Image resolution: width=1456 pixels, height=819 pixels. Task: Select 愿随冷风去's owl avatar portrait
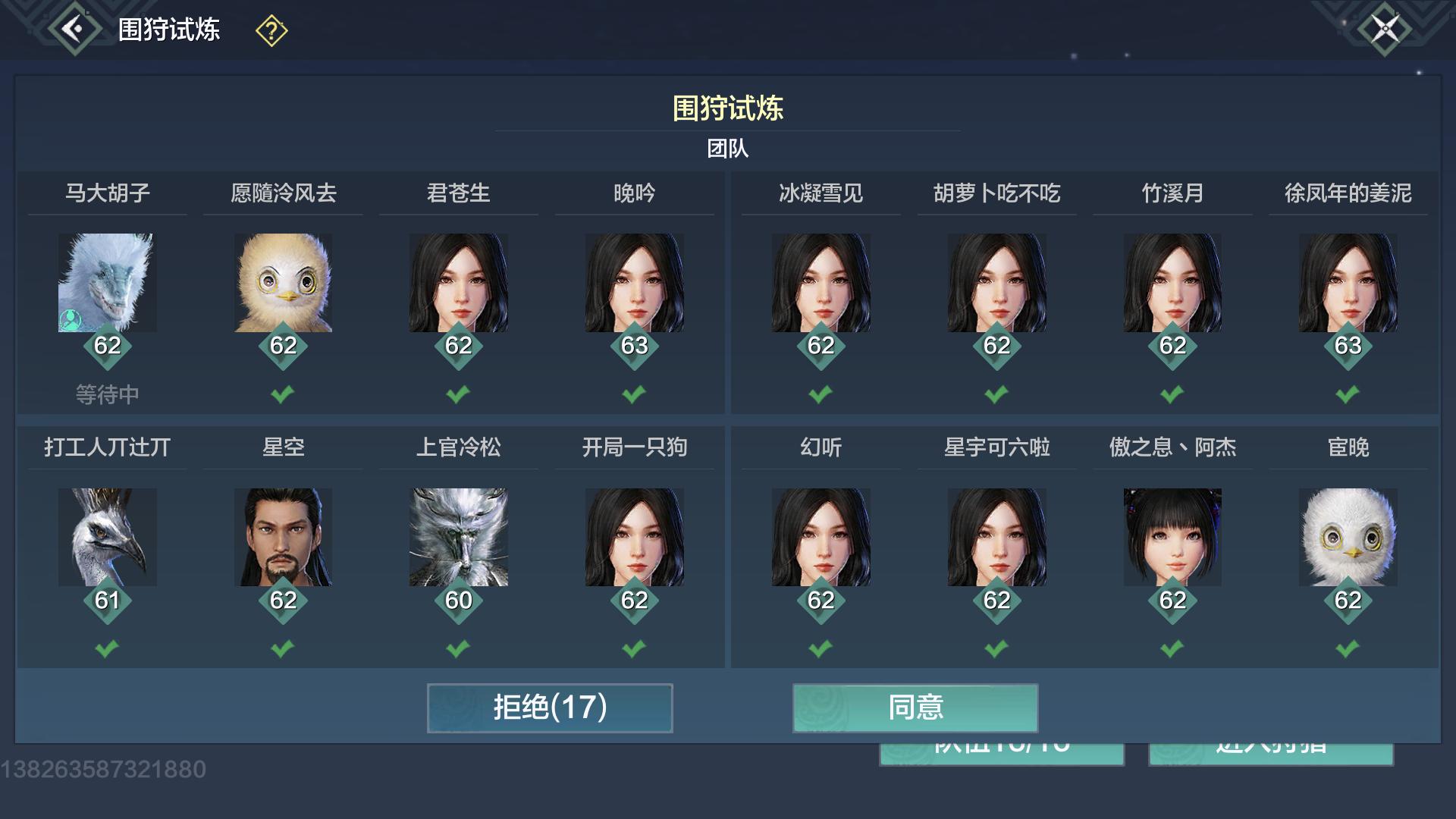tap(282, 283)
